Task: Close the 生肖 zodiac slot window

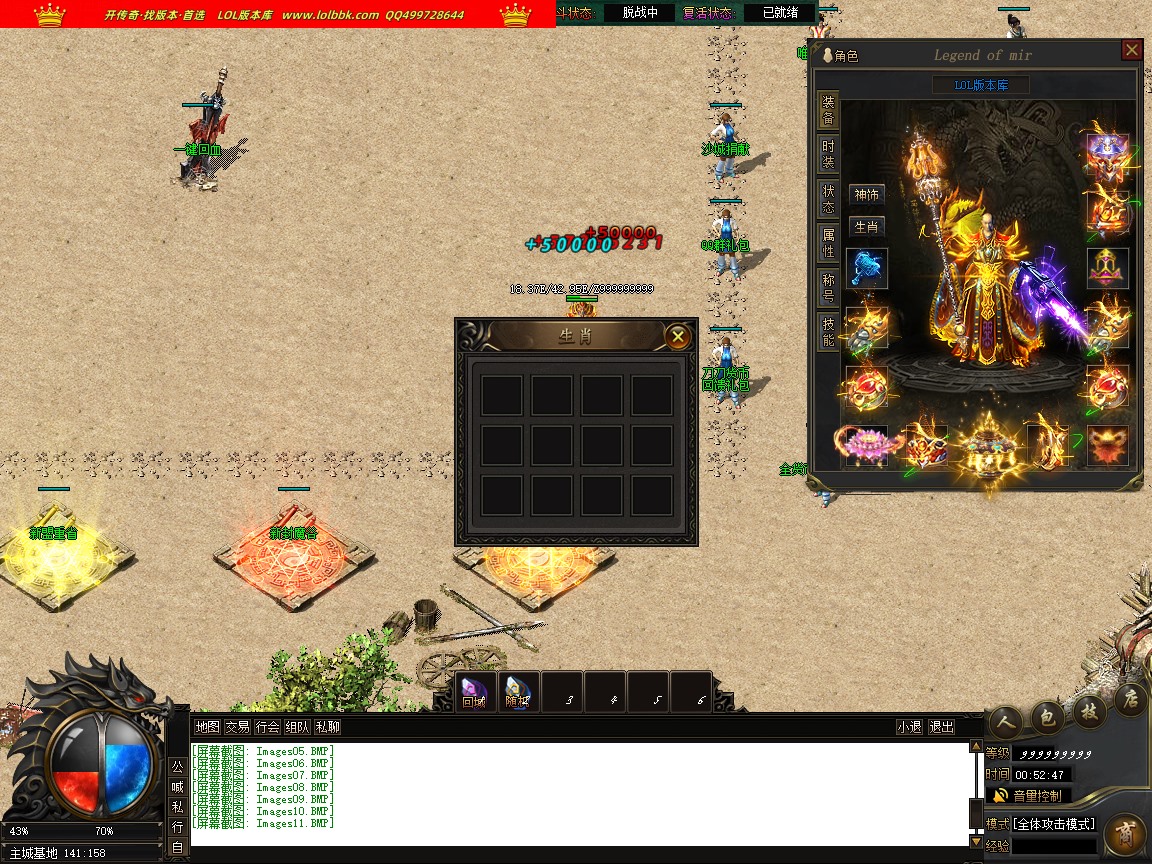Action: [x=678, y=336]
